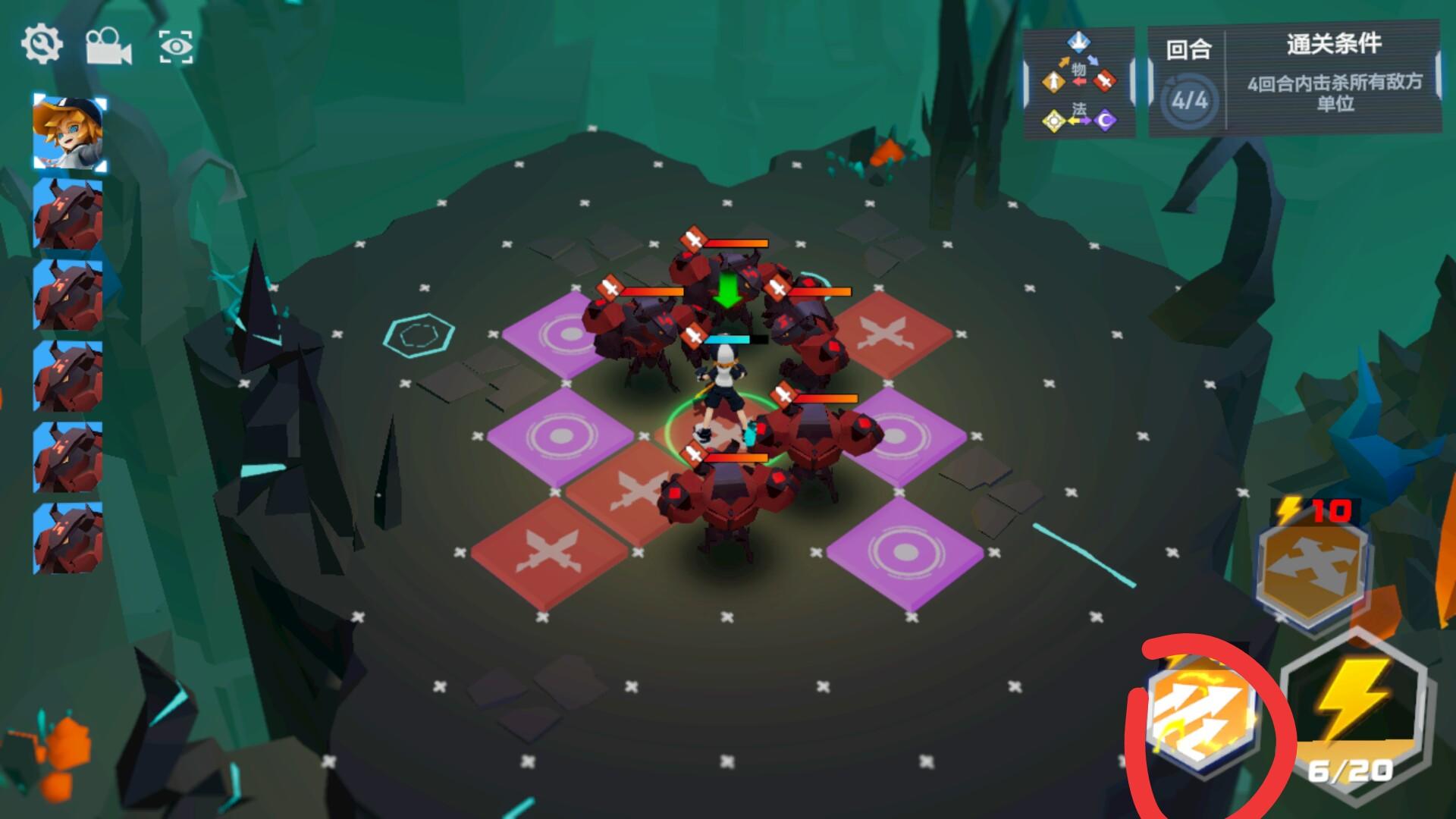Click the orange arrow physical element icon
Image resolution: width=1456 pixels, height=819 pixels.
point(1053,82)
